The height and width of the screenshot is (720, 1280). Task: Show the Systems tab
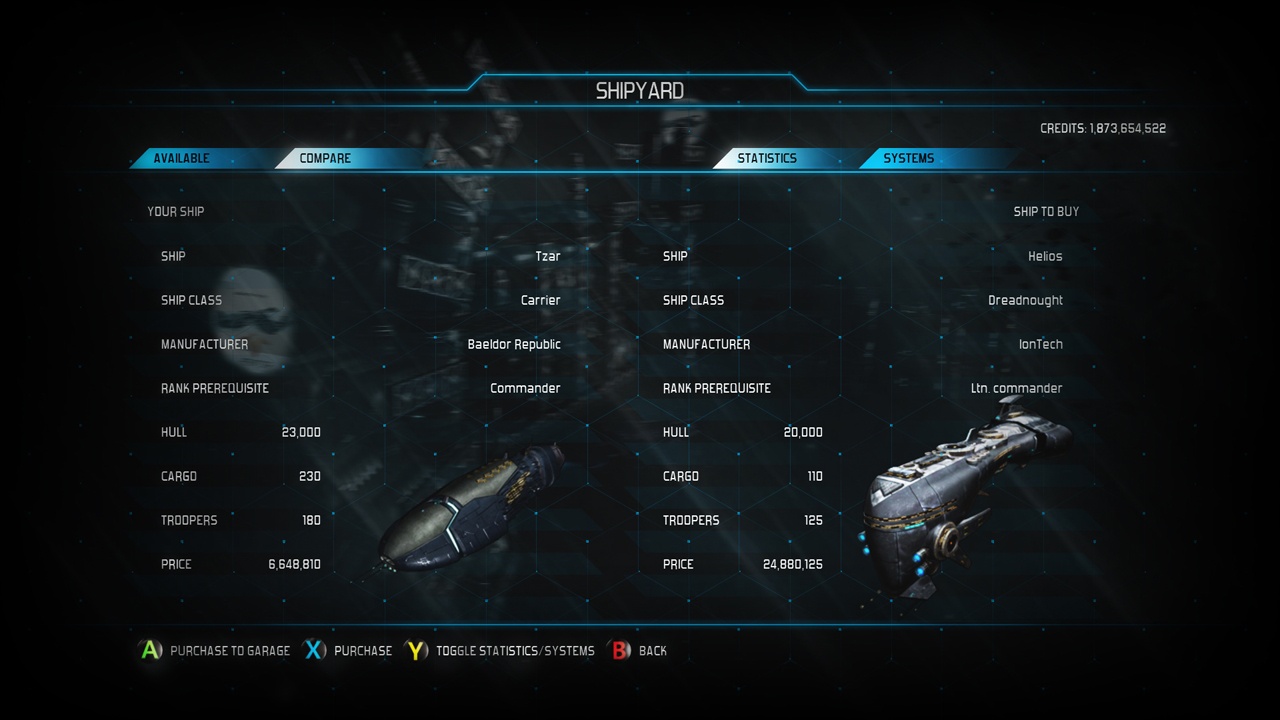(x=908, y=158)
